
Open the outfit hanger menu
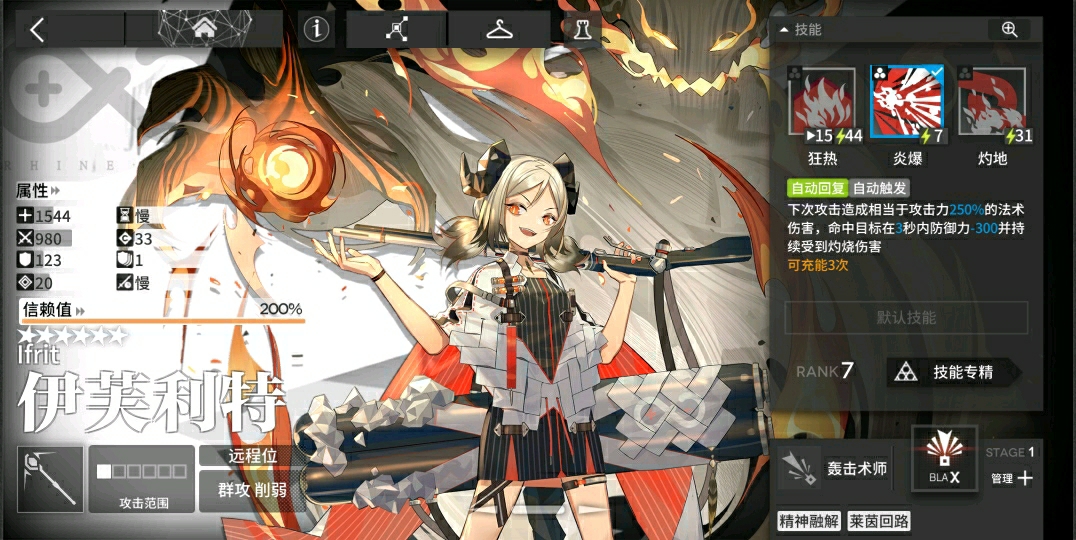click(498, 29)
